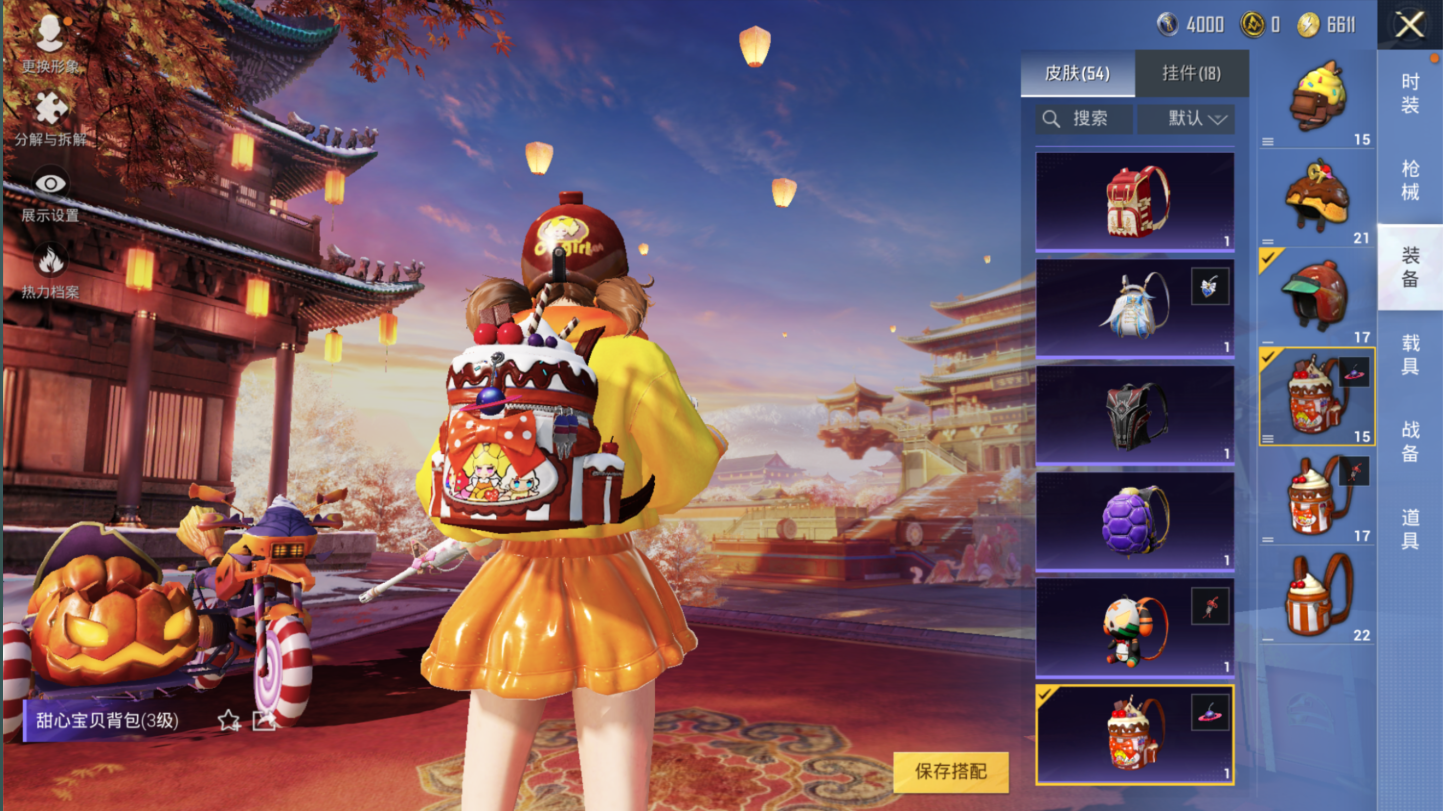Choose the white winged backpack skin
Screen dimensions: 1443x811
tap(1135, 307)
